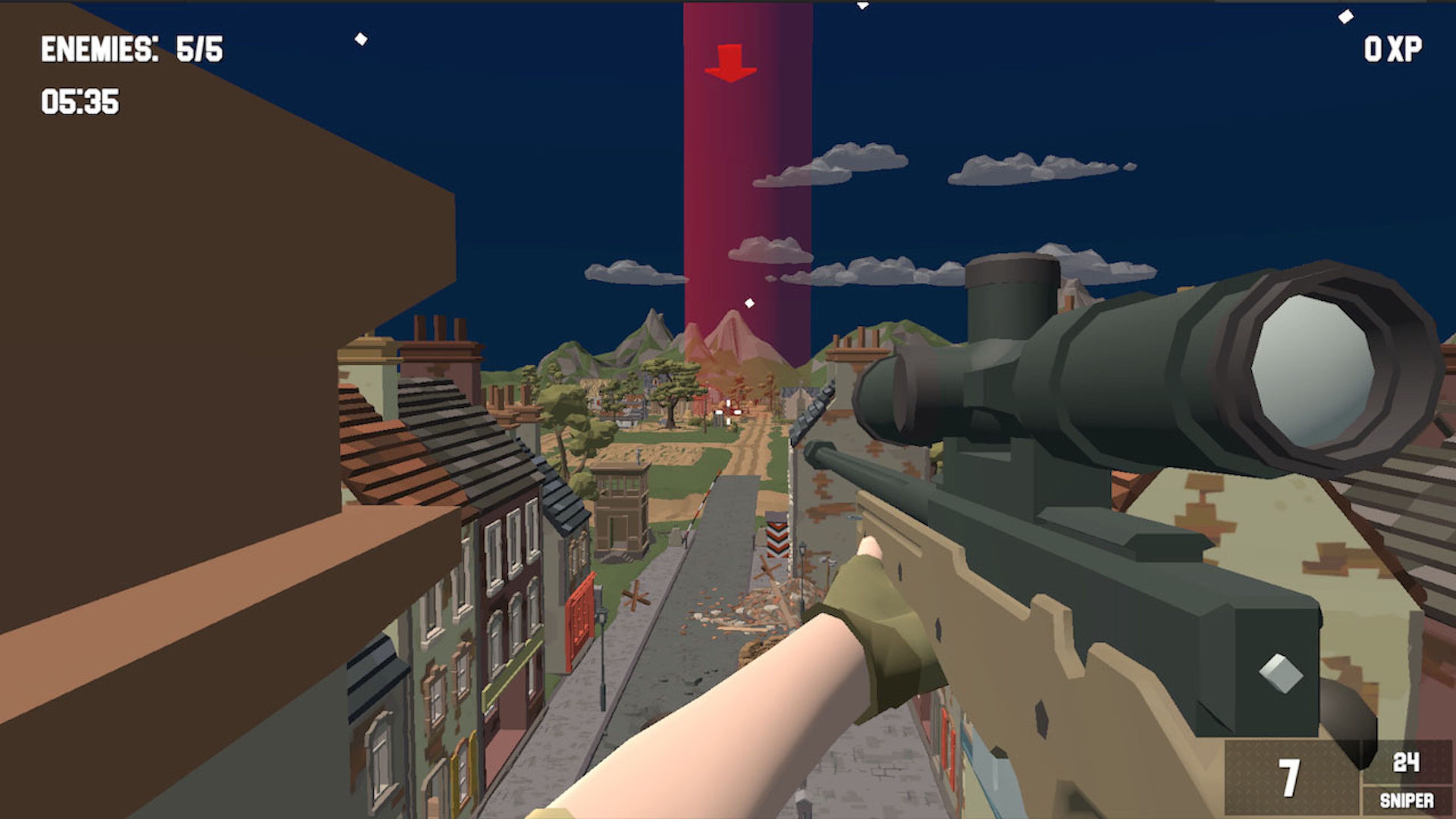1456x819 pixels.
Task: Click the diamond collectible in the sky
Action: click(x=749, y=303)
